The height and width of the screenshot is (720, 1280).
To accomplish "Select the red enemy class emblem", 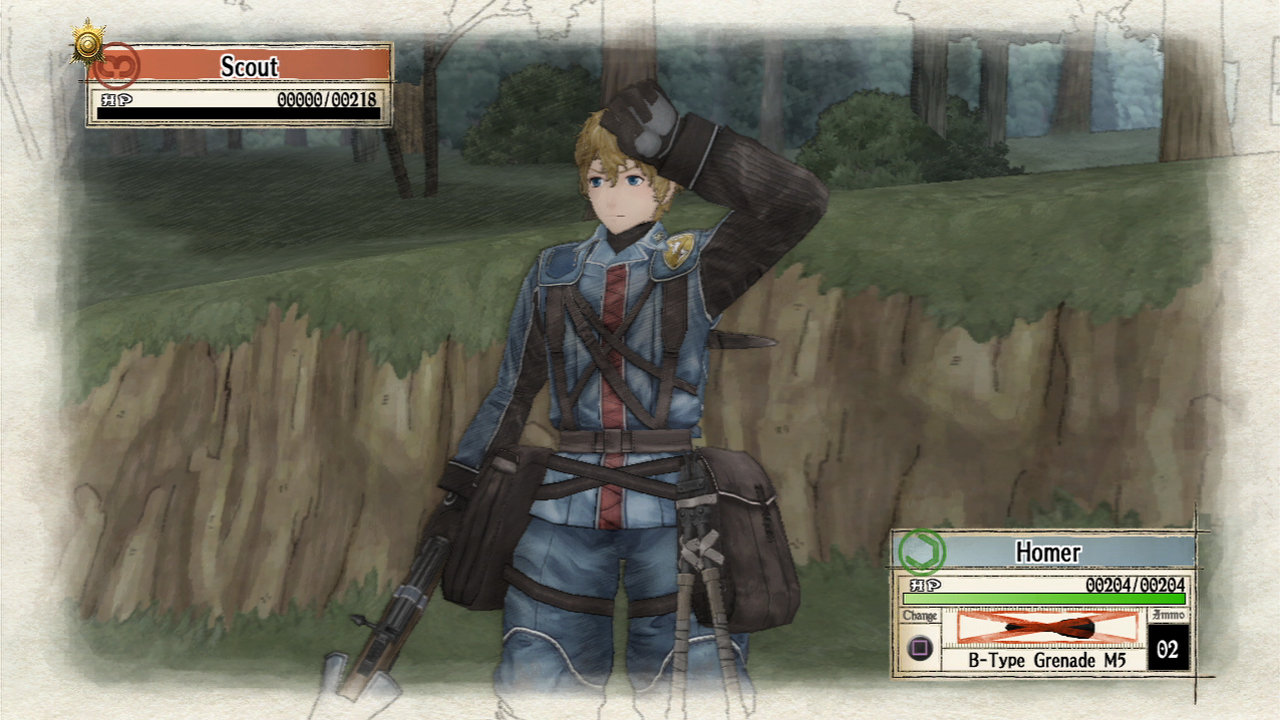I will click(x=117, y=65).
